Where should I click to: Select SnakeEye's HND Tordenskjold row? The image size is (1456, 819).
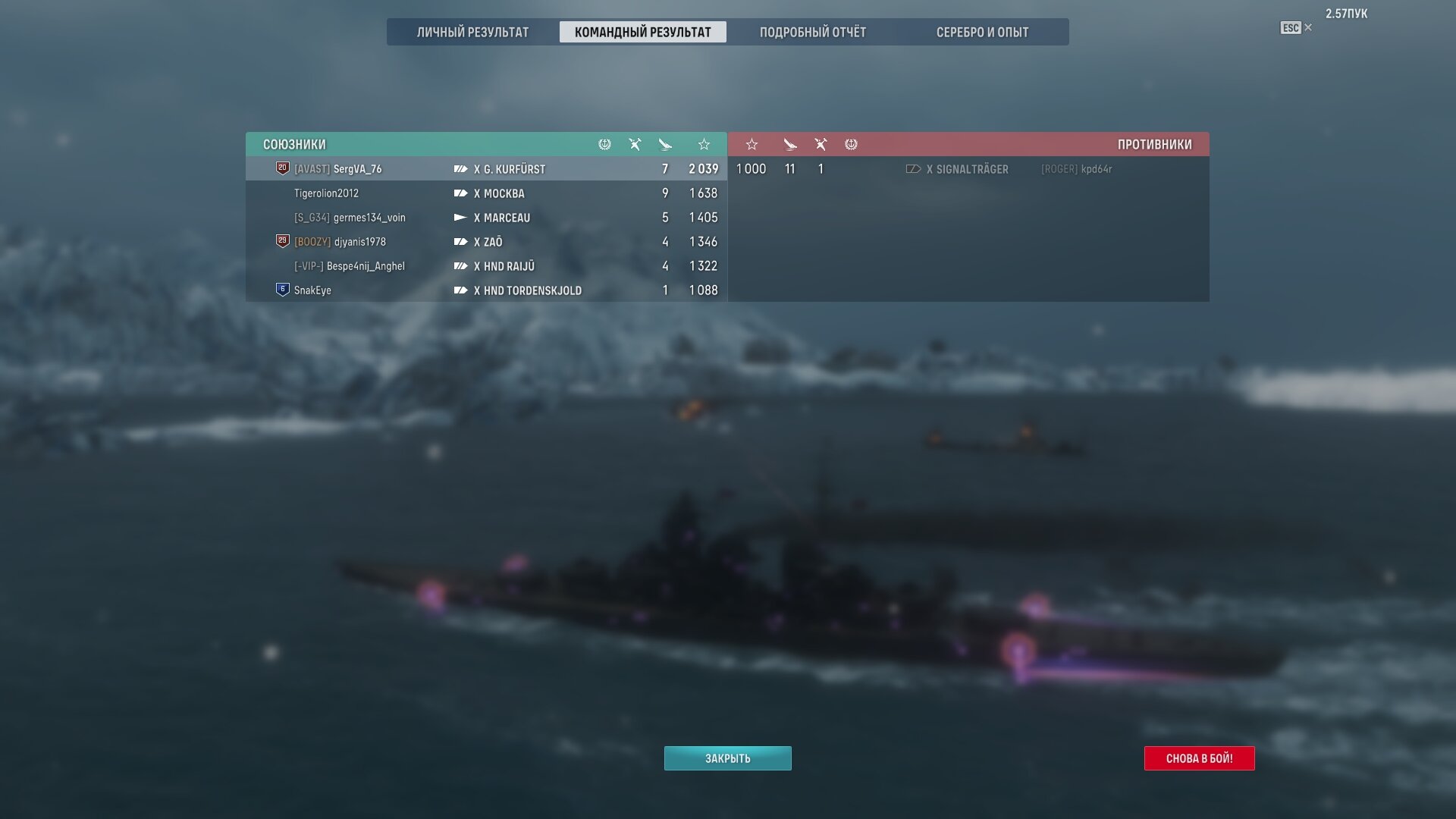click(x=486, y=290)
